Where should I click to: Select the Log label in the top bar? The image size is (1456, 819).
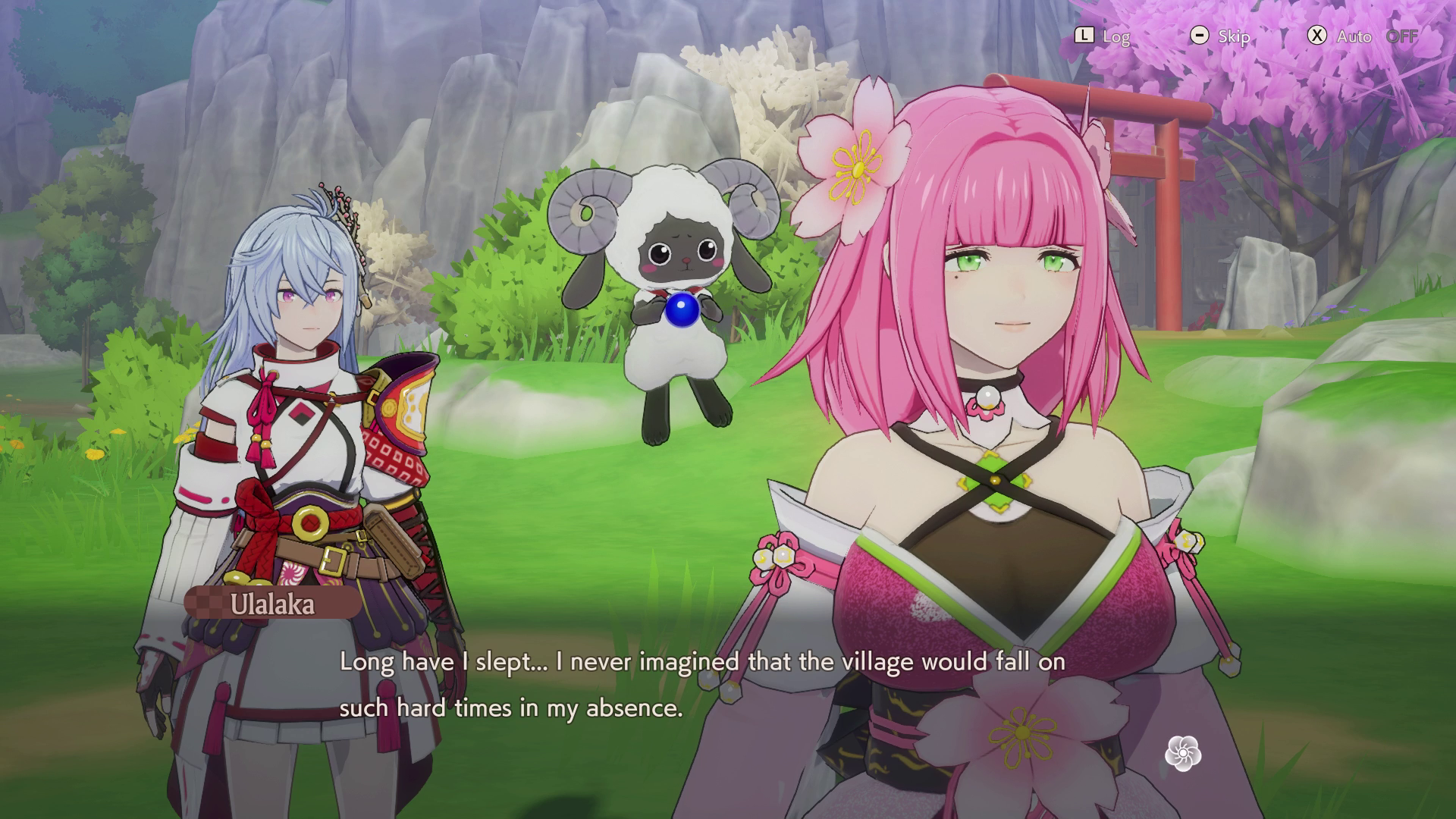point(1116,36)
